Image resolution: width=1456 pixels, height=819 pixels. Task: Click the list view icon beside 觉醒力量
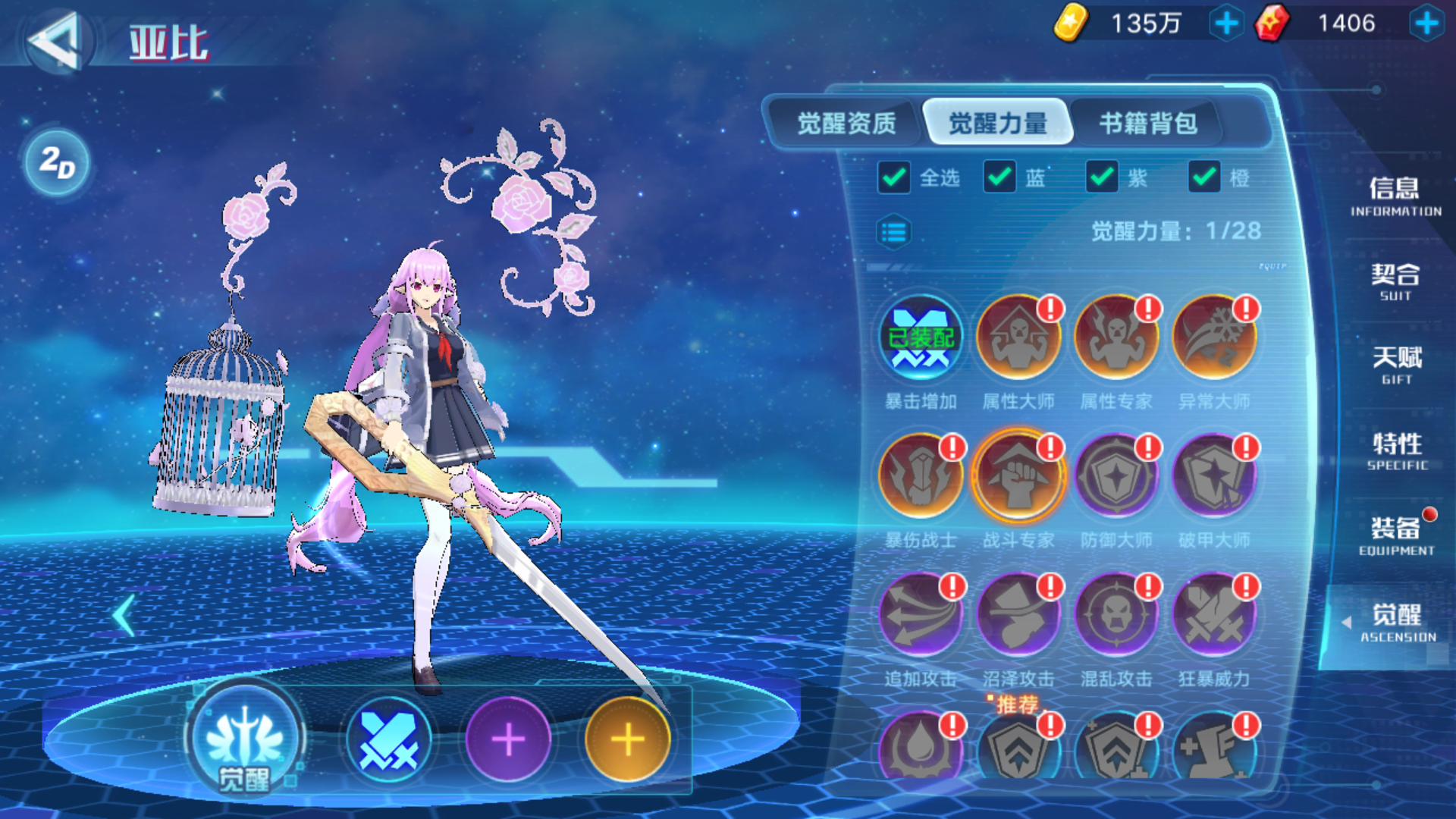pyautogui.click(x=895, y=232)
